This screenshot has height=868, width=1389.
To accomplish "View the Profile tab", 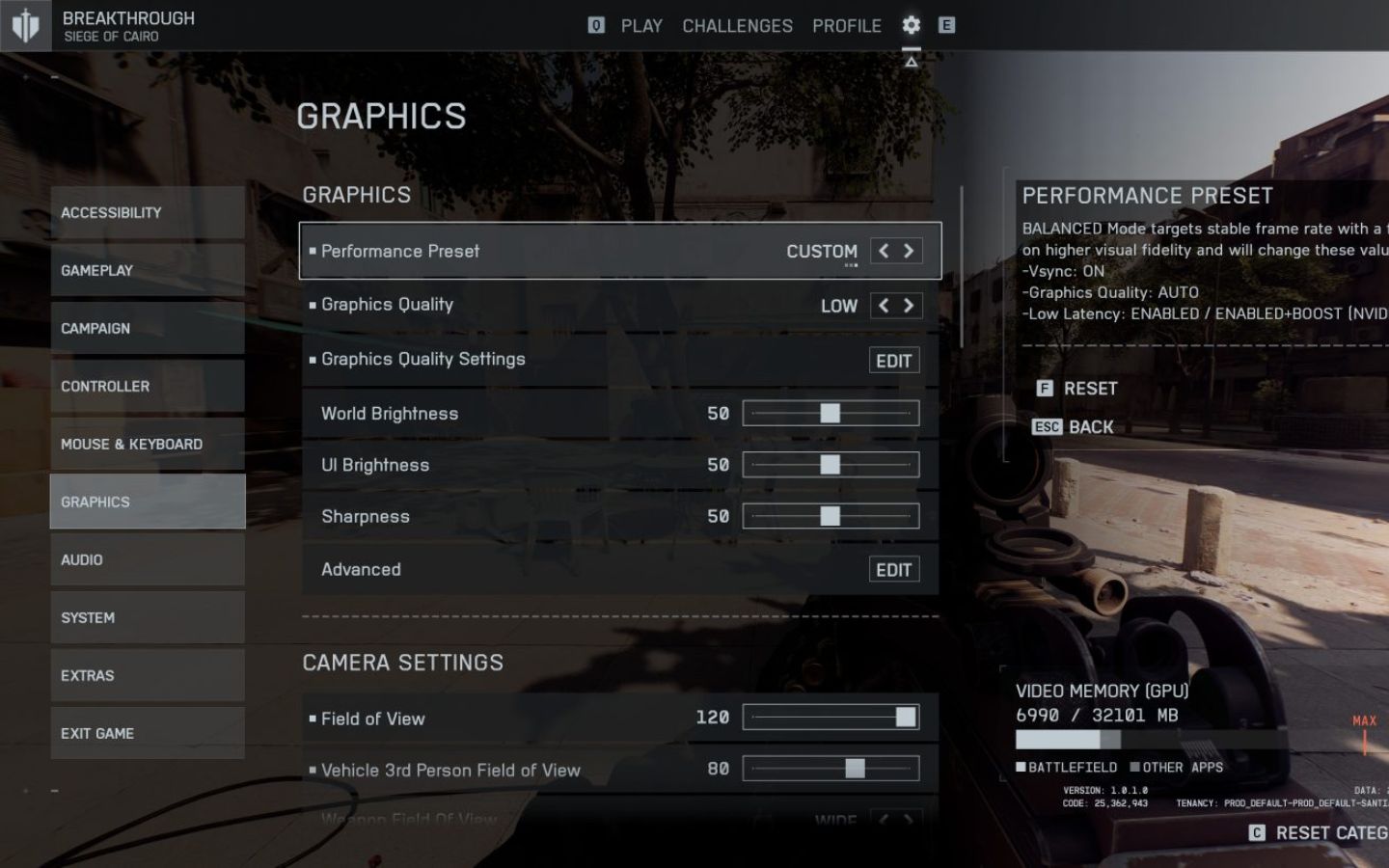I will point(846,26).
